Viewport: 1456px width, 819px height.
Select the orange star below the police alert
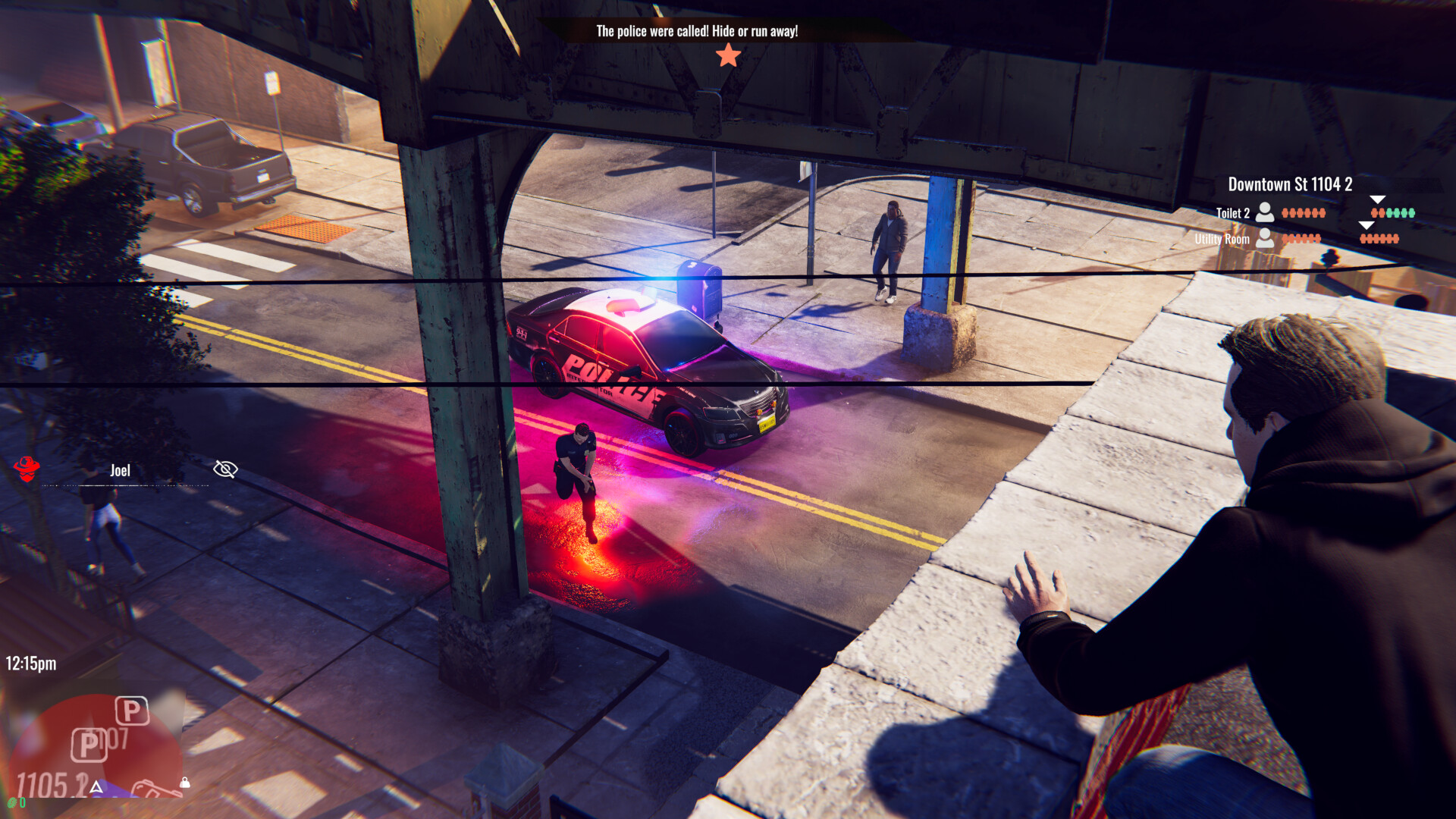728,55
